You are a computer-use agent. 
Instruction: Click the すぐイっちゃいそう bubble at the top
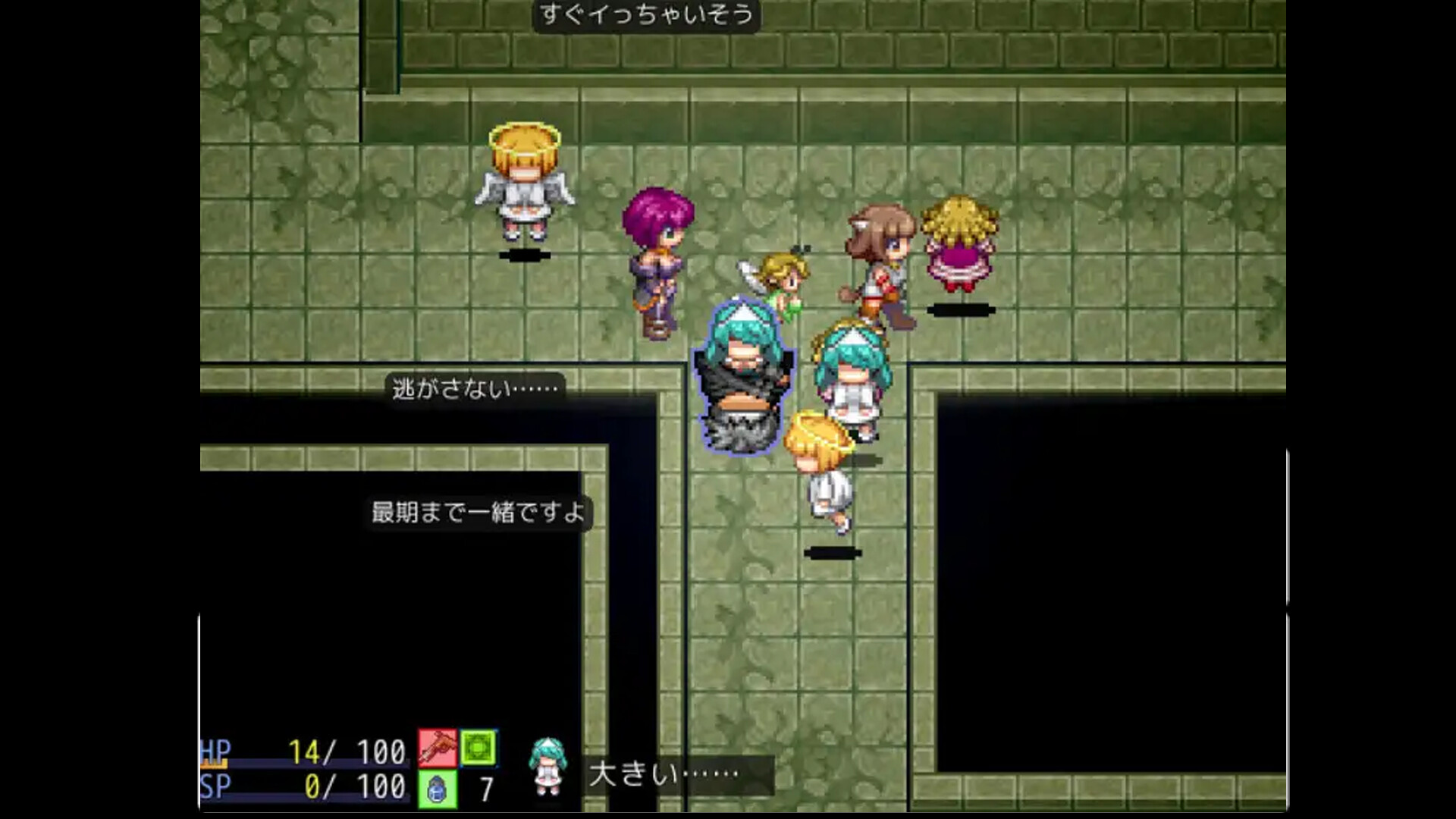click(x=646, y=17)
